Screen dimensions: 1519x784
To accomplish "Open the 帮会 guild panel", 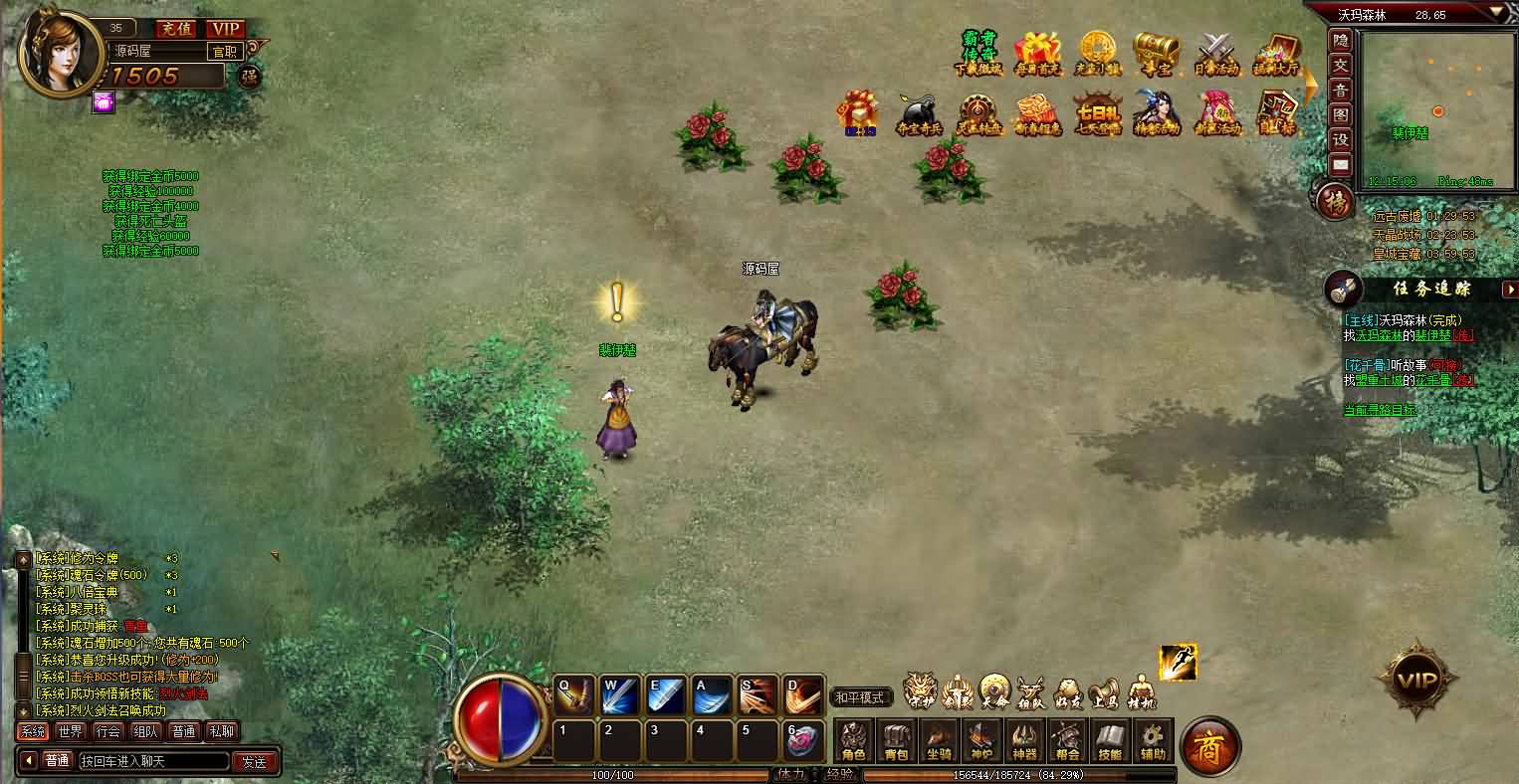I will 1067,740.
